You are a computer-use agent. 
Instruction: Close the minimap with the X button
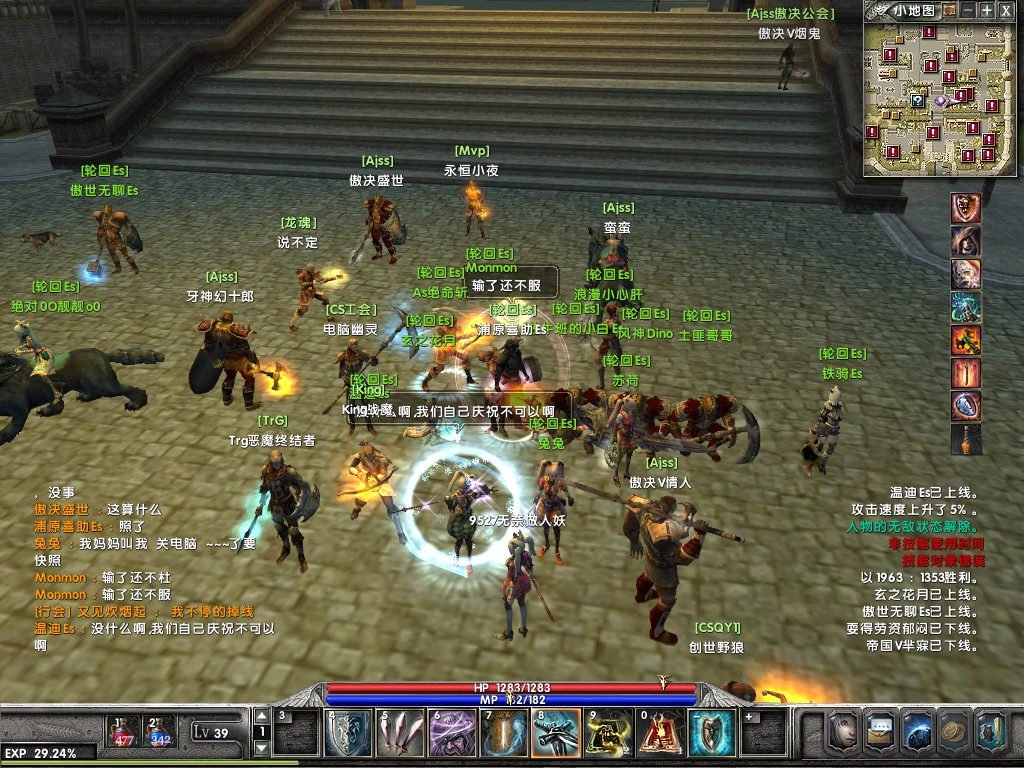click(1006, 10)
